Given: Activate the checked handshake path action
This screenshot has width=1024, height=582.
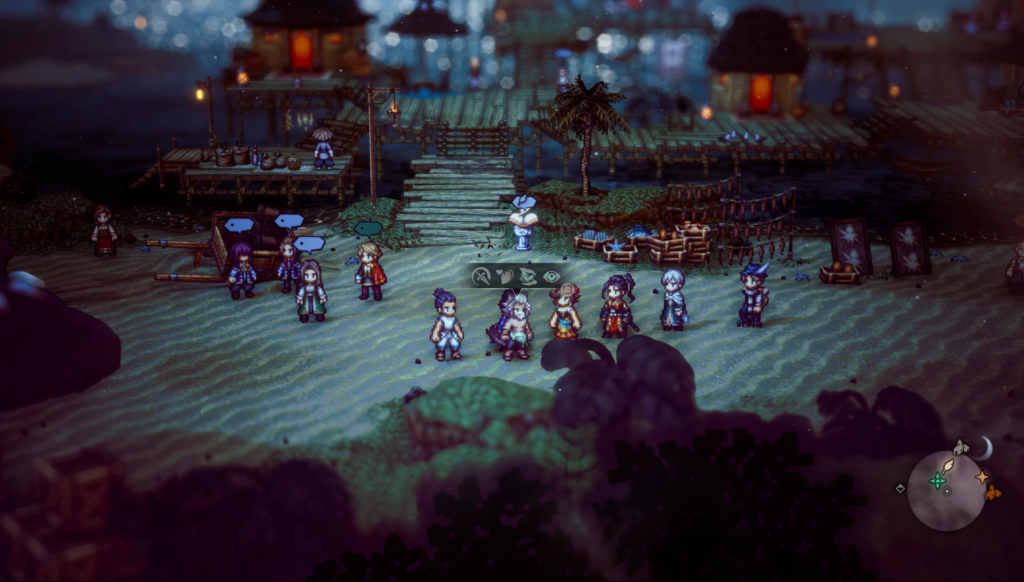Looking at the screenshot, I should [526, 274].
